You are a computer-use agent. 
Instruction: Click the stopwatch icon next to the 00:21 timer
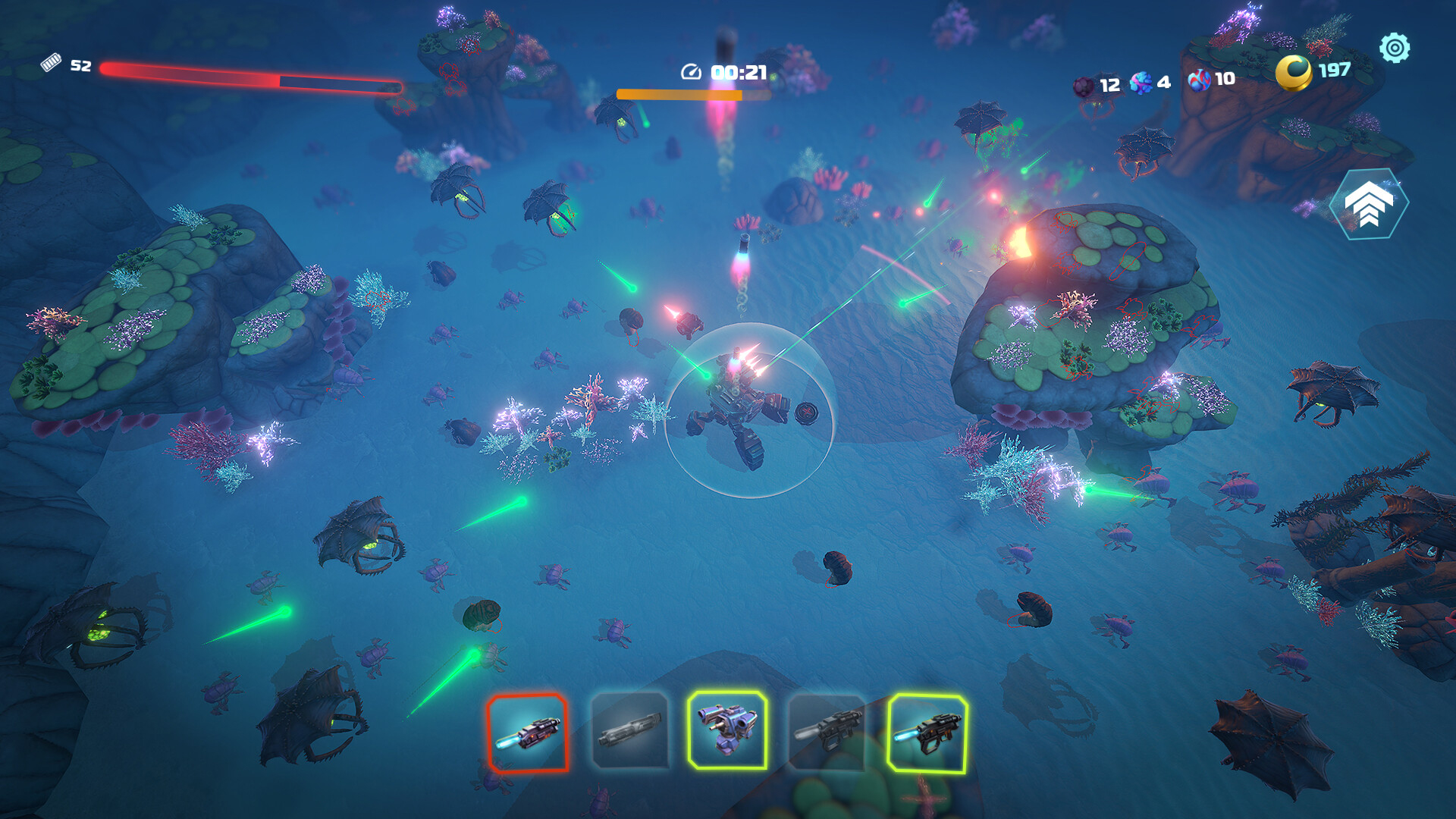[690, 71]
